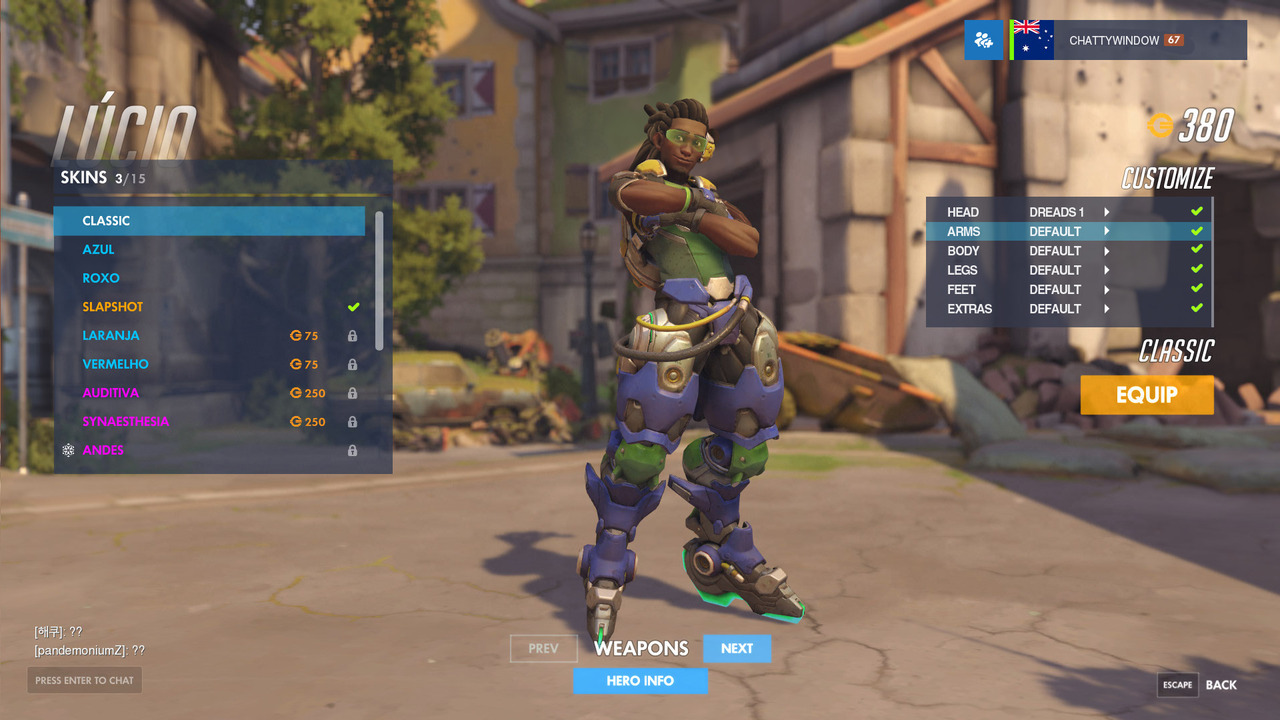
Task: Go to the Next category
Action: point(737,649)
